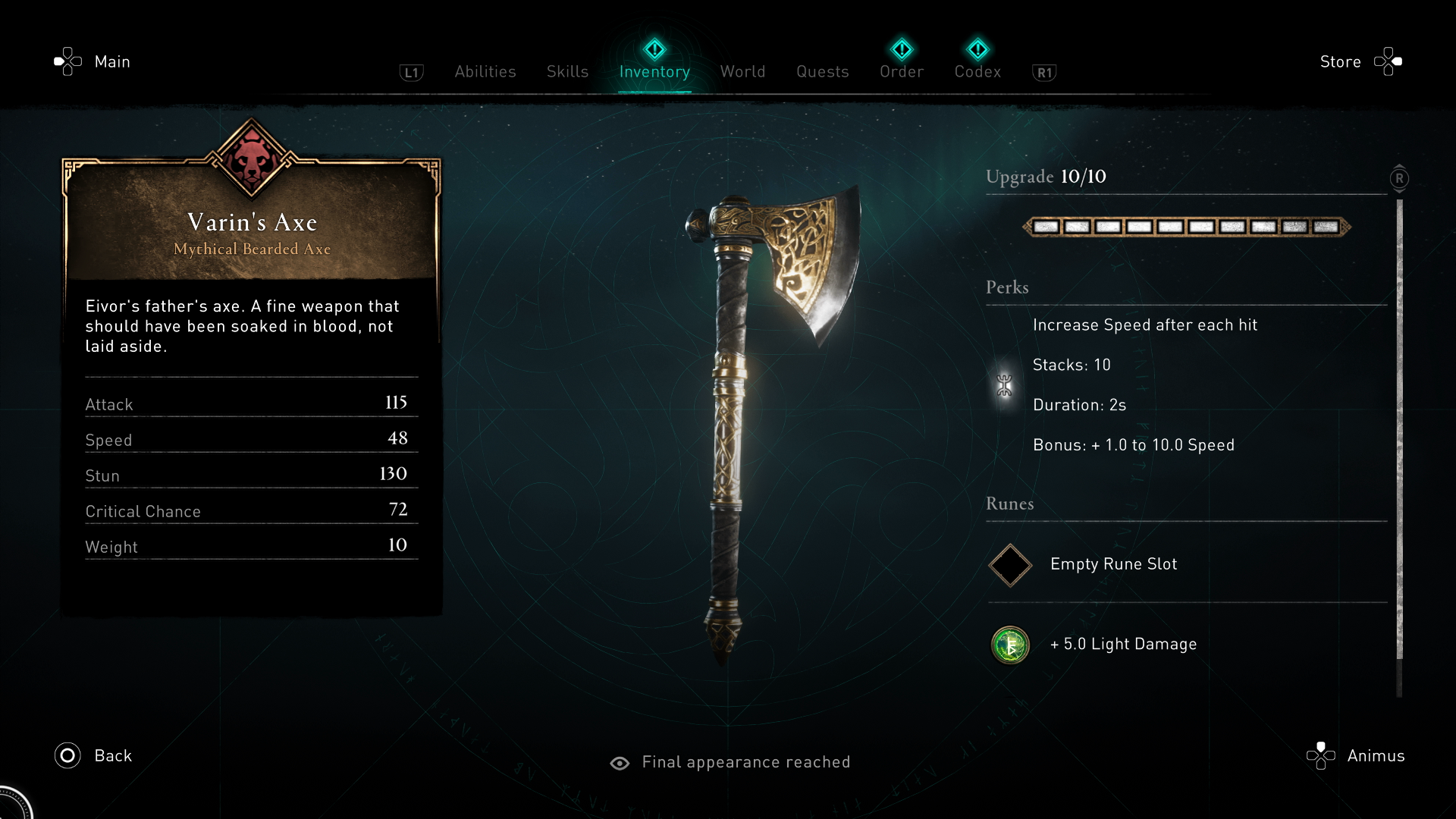Expand the Perks section
Screen dimensions: 1456x819
1007,288
